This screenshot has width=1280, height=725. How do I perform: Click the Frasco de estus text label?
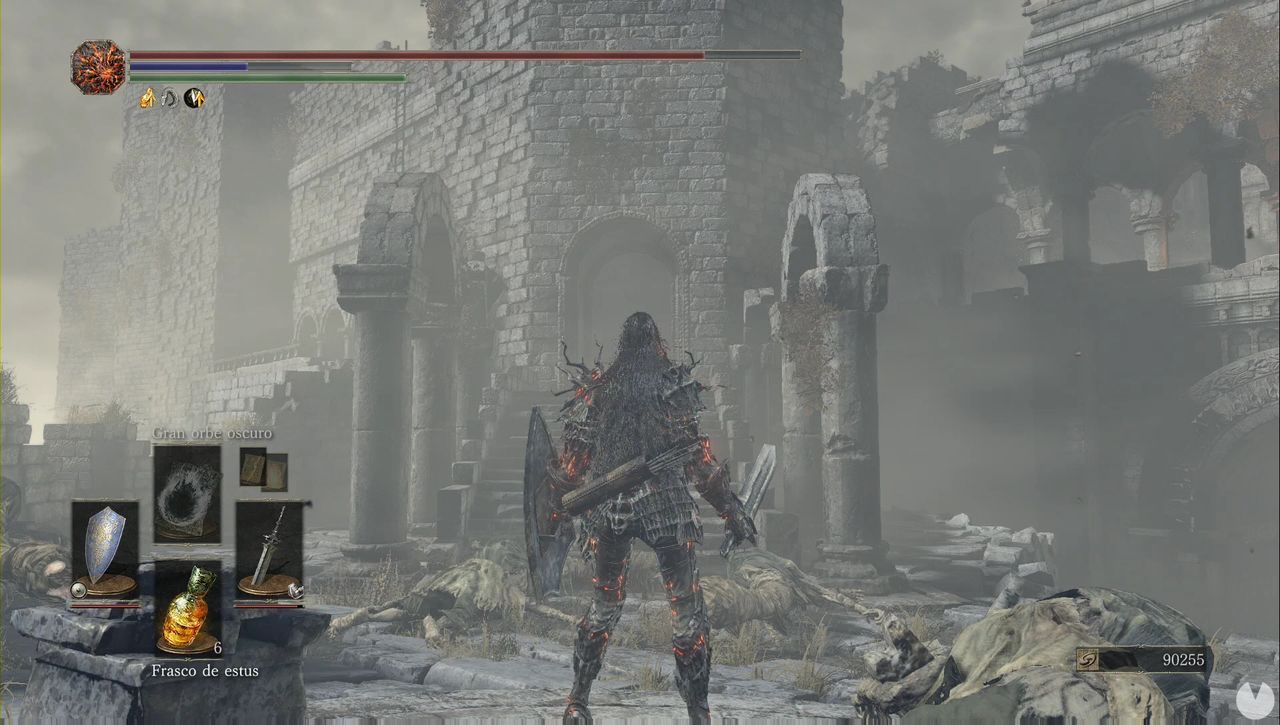click(x=204, y=670)
